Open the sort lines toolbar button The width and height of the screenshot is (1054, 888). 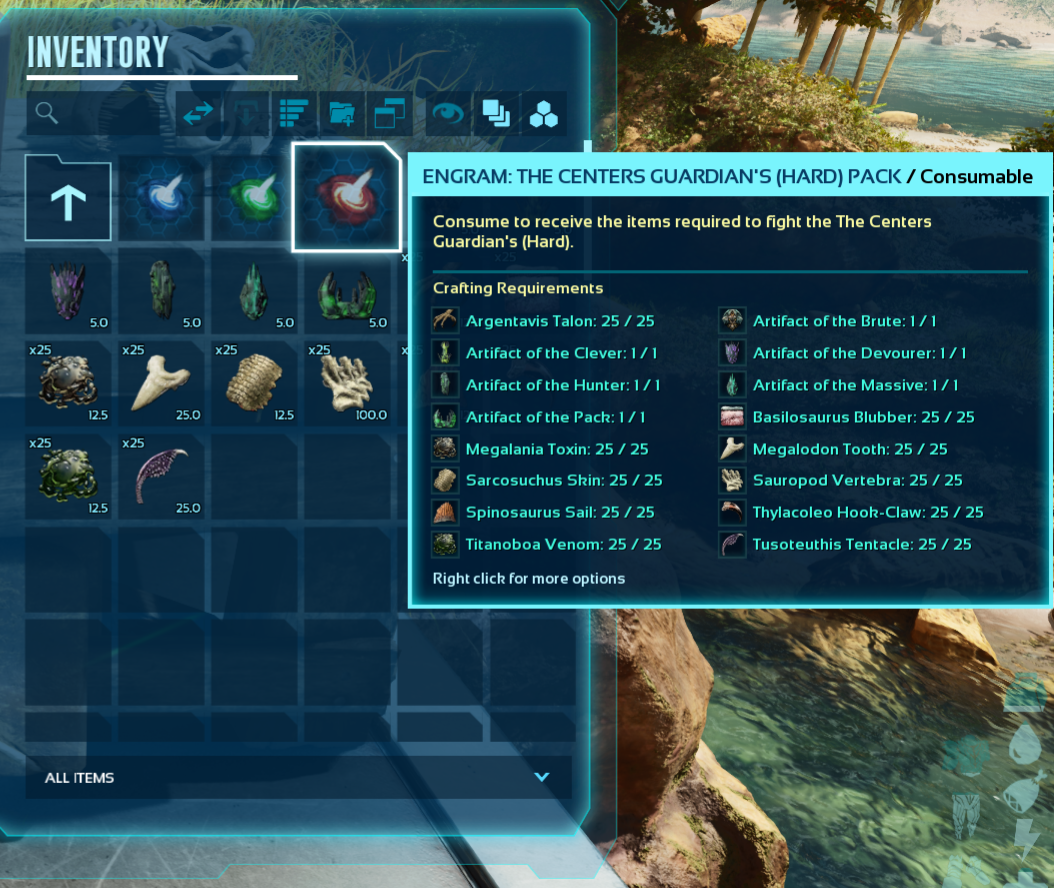pyautogui.click(x=294, y=114)
